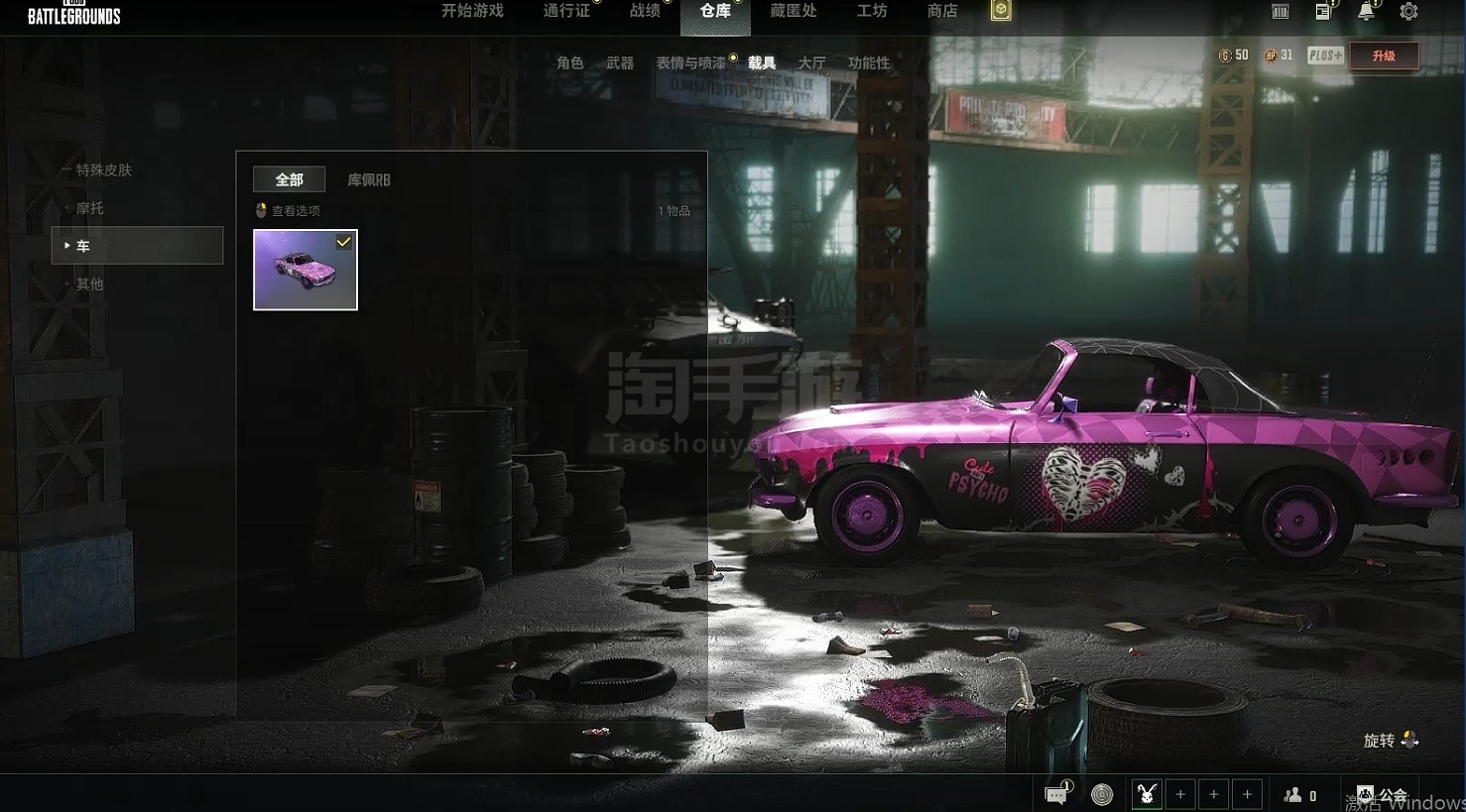This screenshot has height=812, width=1466.
Task: Filter by the 库佩RB vehicle
Action: point(368,179)
